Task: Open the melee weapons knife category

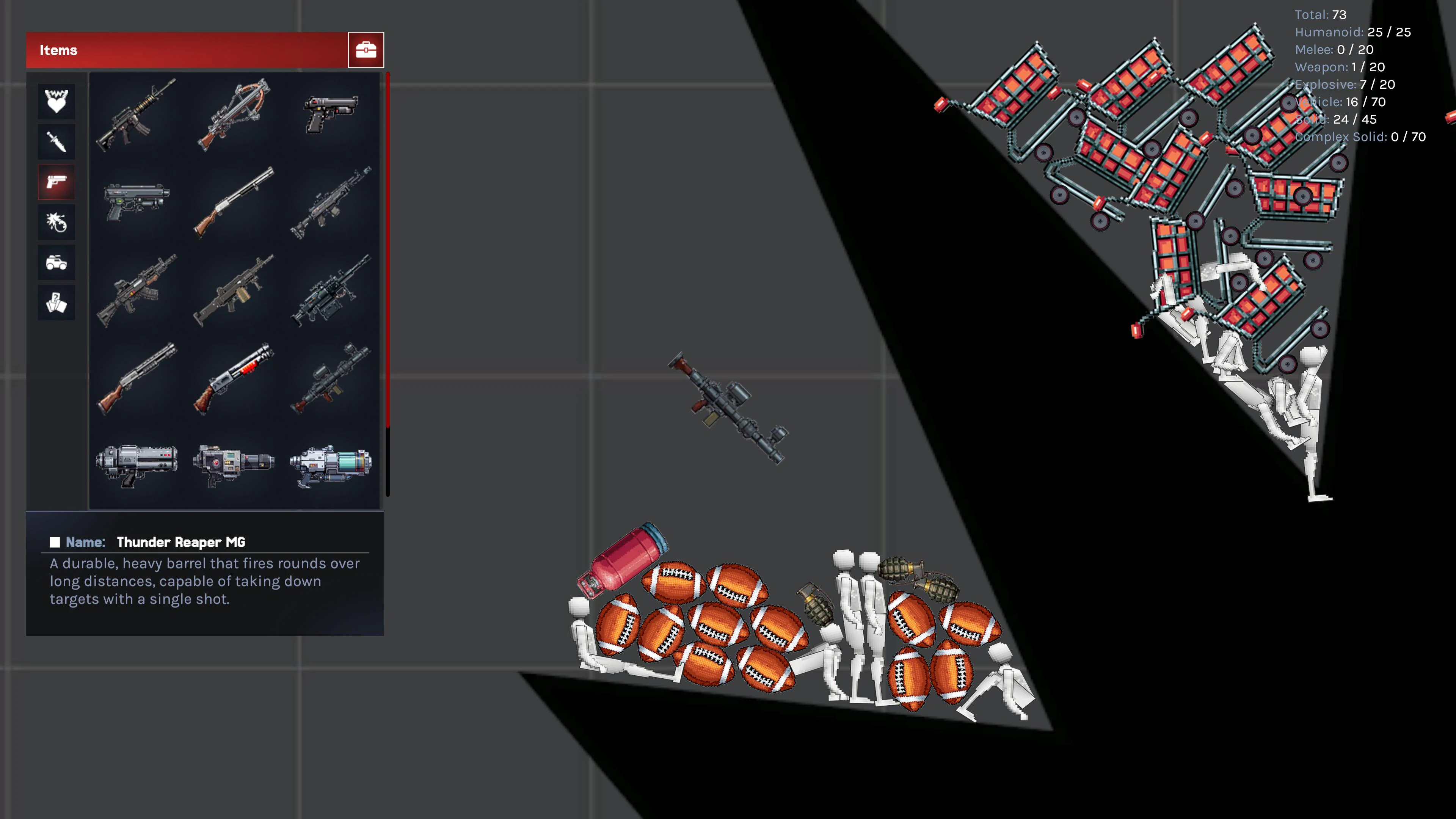Action: click(56, 141)
